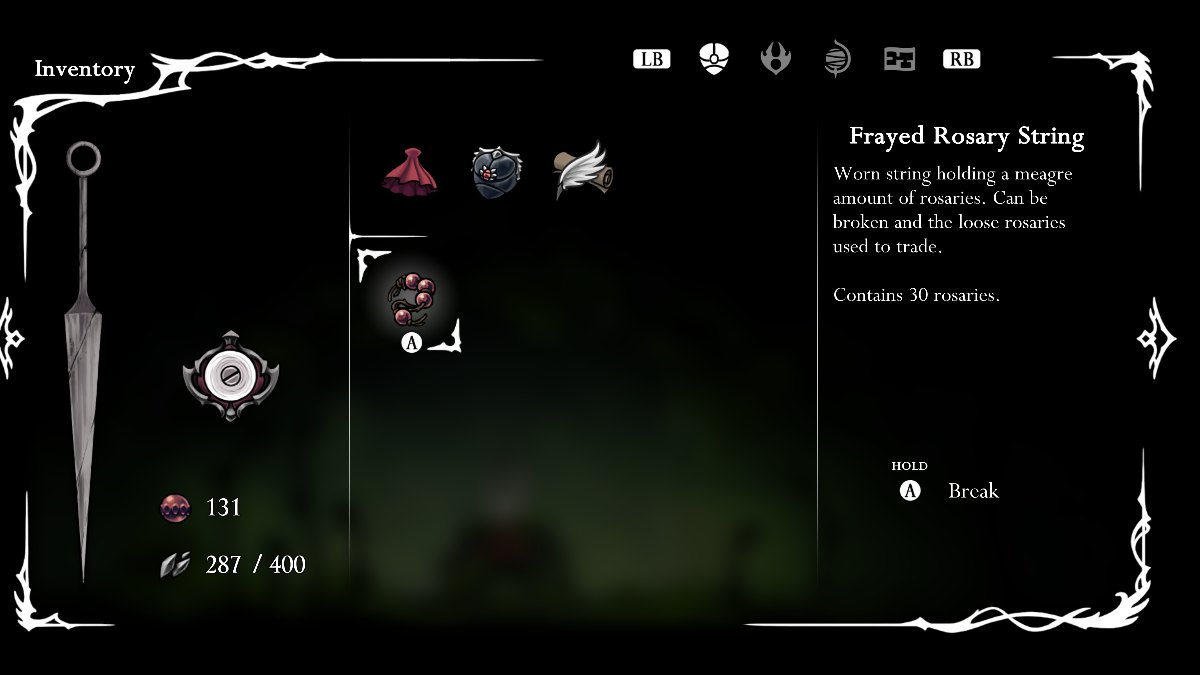Open the striped cocoon journal tab
Image resolution: width=1200 pixels, height=675 pixels.
(837, 59)
